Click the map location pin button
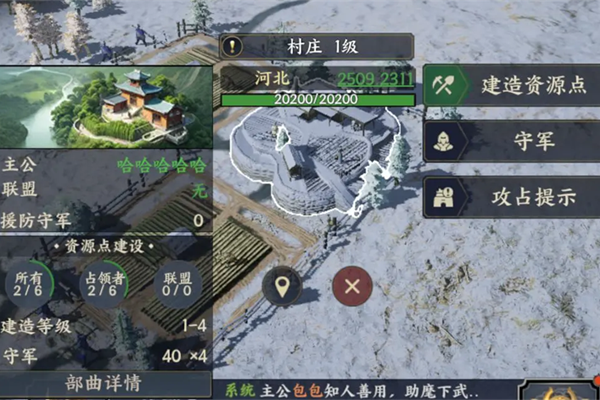600x400 pixels. pos(282,288)
